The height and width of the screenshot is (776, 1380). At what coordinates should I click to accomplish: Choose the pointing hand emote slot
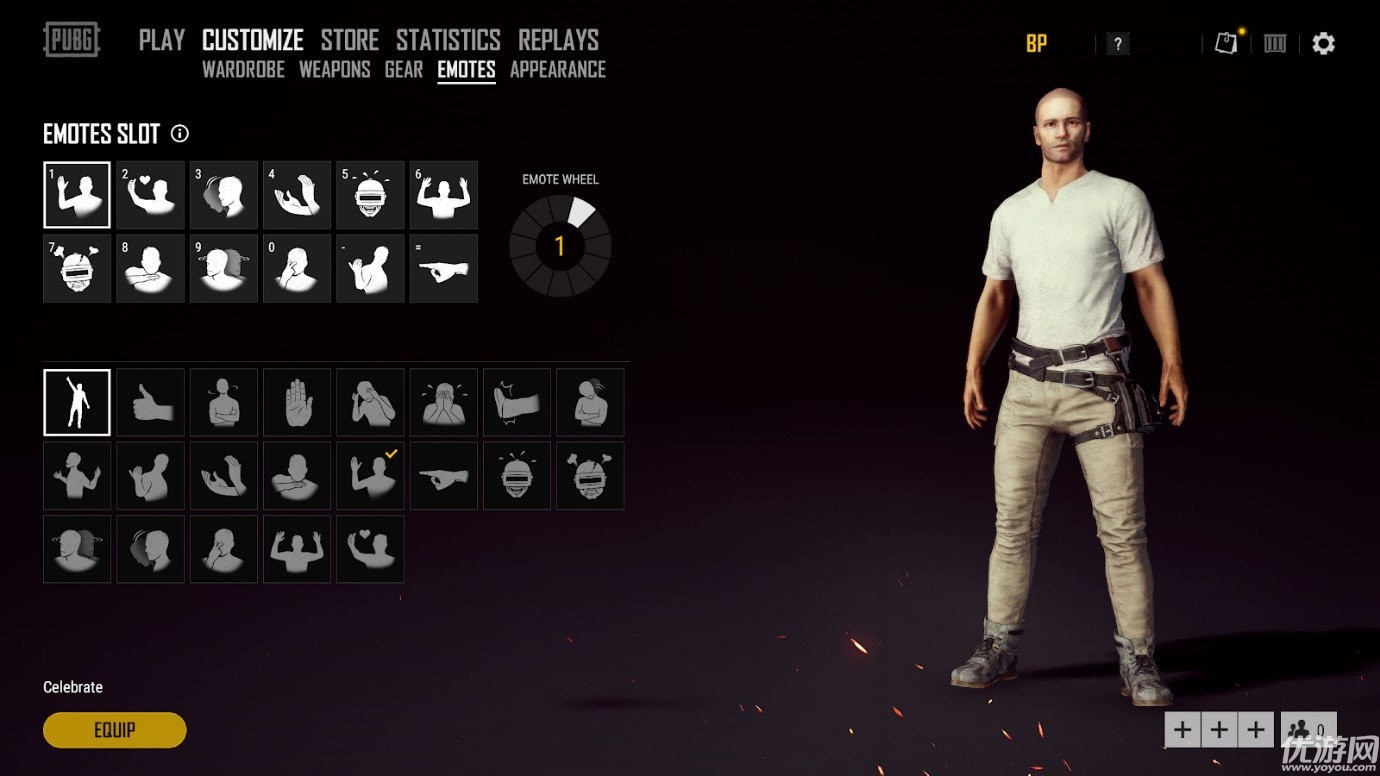click(443, 268)
